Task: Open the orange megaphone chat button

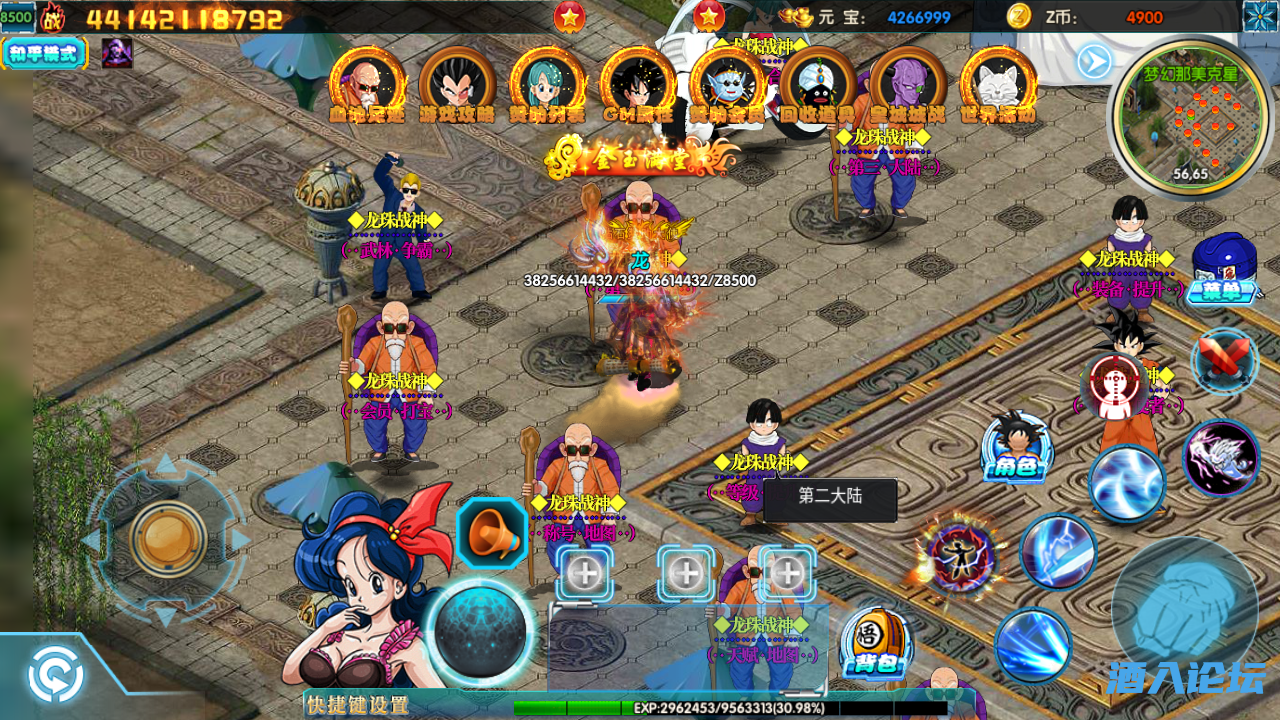Action: (492, 534)
